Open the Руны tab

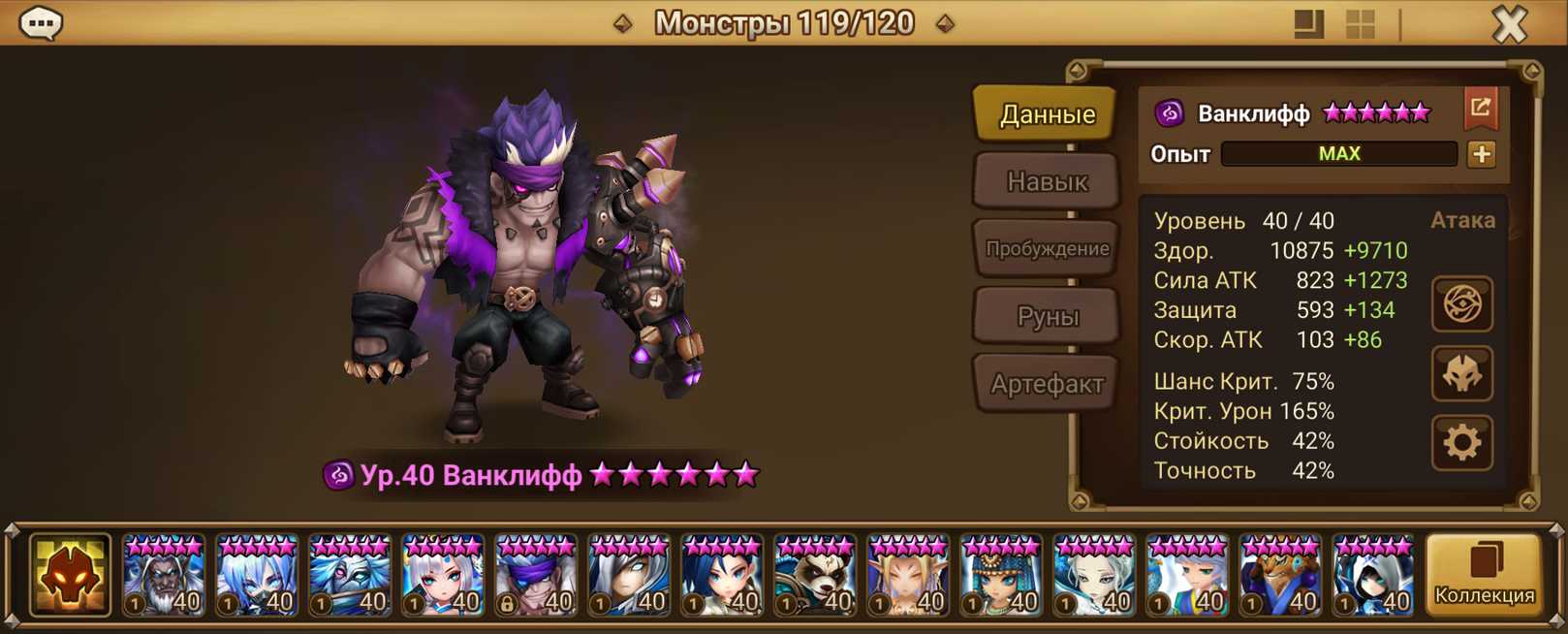pos(1047,316)
